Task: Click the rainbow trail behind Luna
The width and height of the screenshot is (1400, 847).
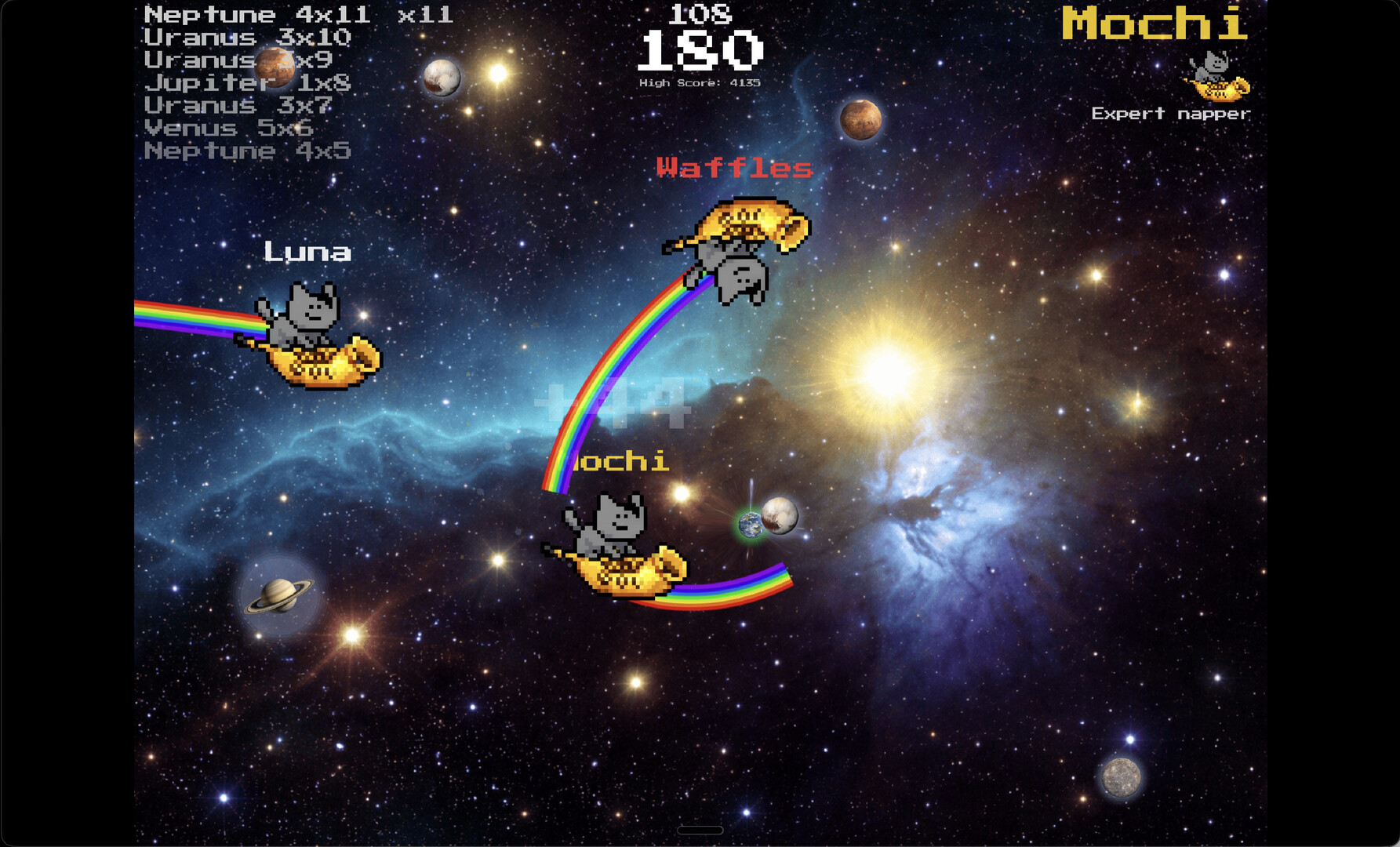Action: [188, 317]
